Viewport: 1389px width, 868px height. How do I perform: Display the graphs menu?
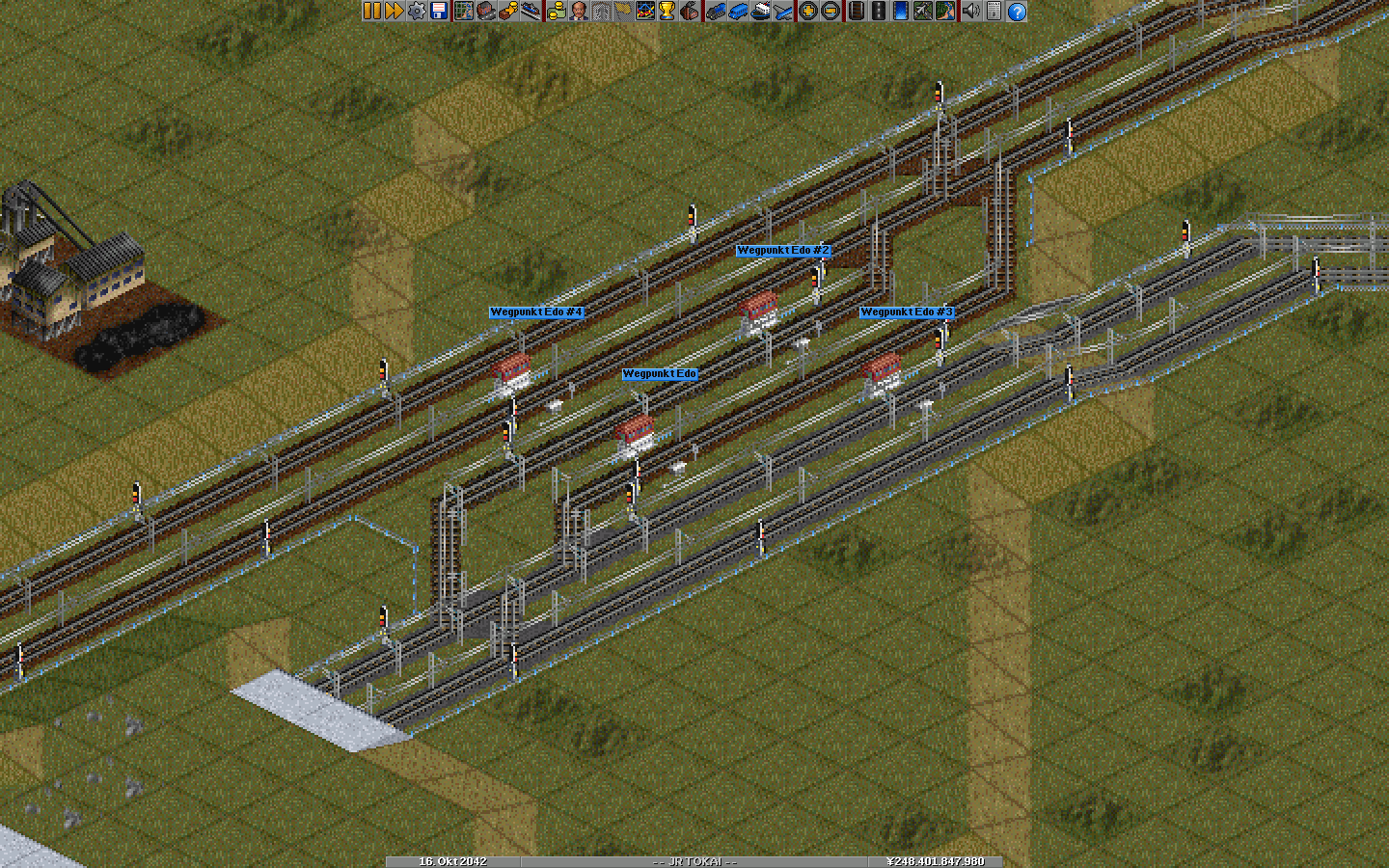[x=644, y=11]
